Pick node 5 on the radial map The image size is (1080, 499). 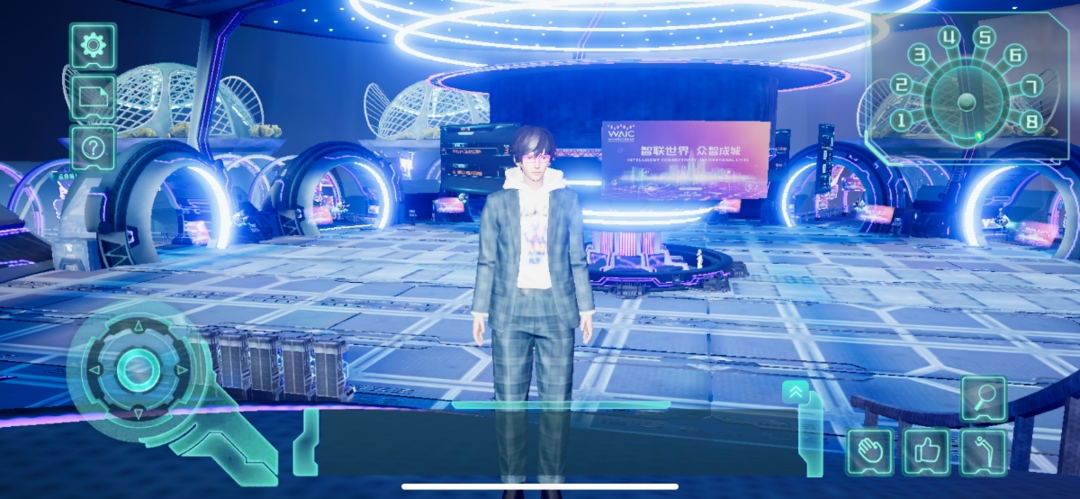coord(985,39)
